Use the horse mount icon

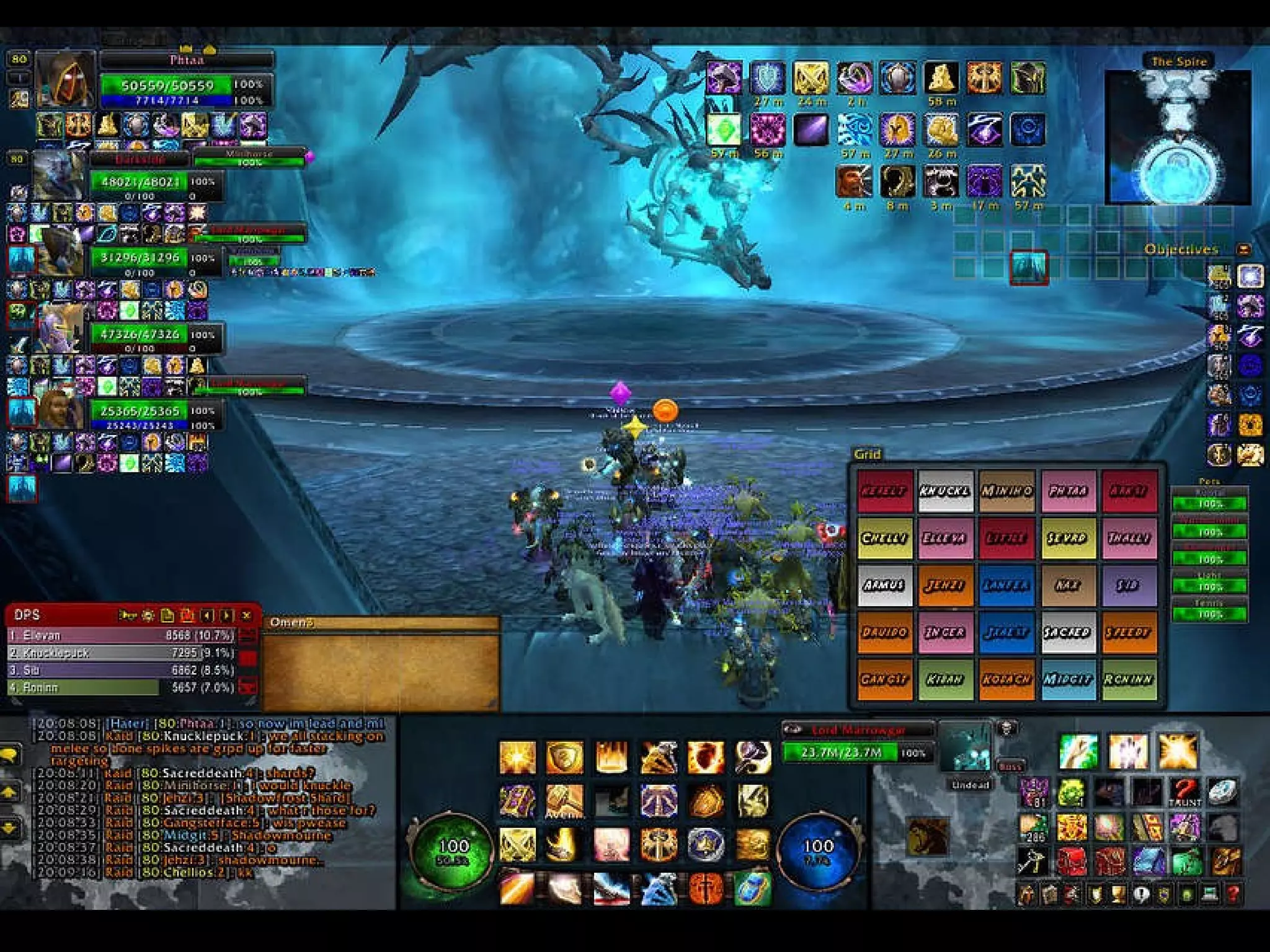click(928, 835)
